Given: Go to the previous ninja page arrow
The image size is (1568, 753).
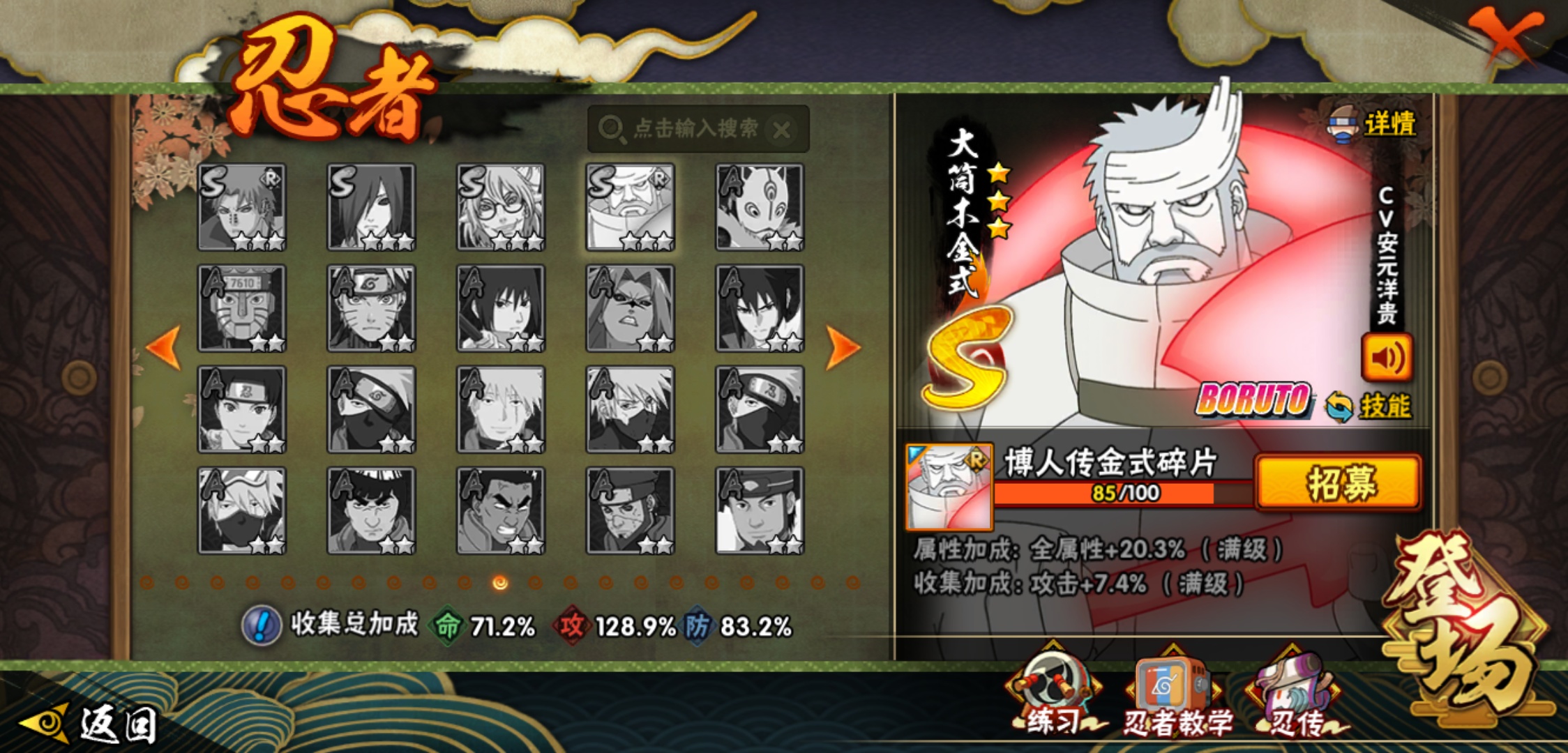Looking at the screenshot, I should point(165,347).
